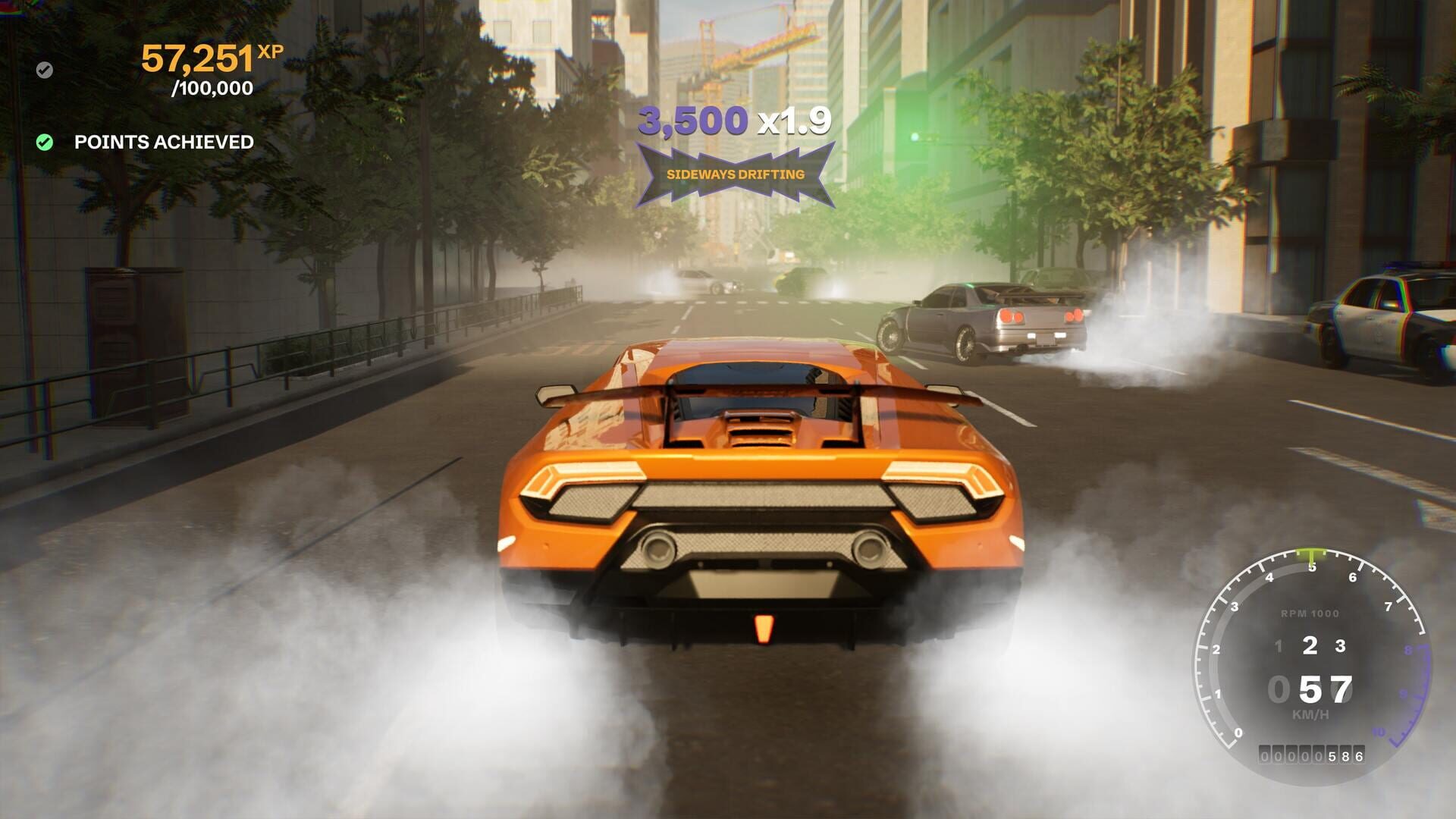Expand the x1.9 multiplier display
Viewport: 1456px width, 819px height.
pyautogui.click(x=795, y=121)
